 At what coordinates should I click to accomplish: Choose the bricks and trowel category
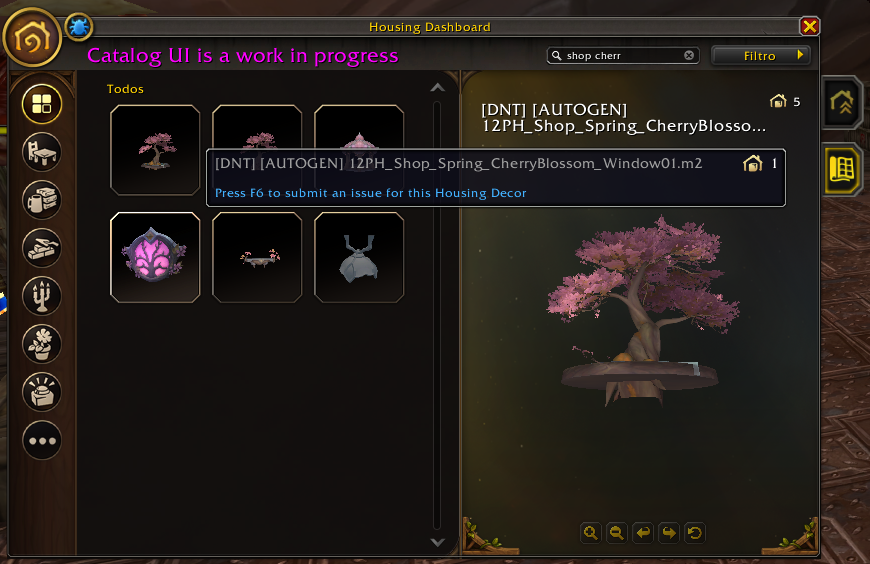(x=42, y=248)
